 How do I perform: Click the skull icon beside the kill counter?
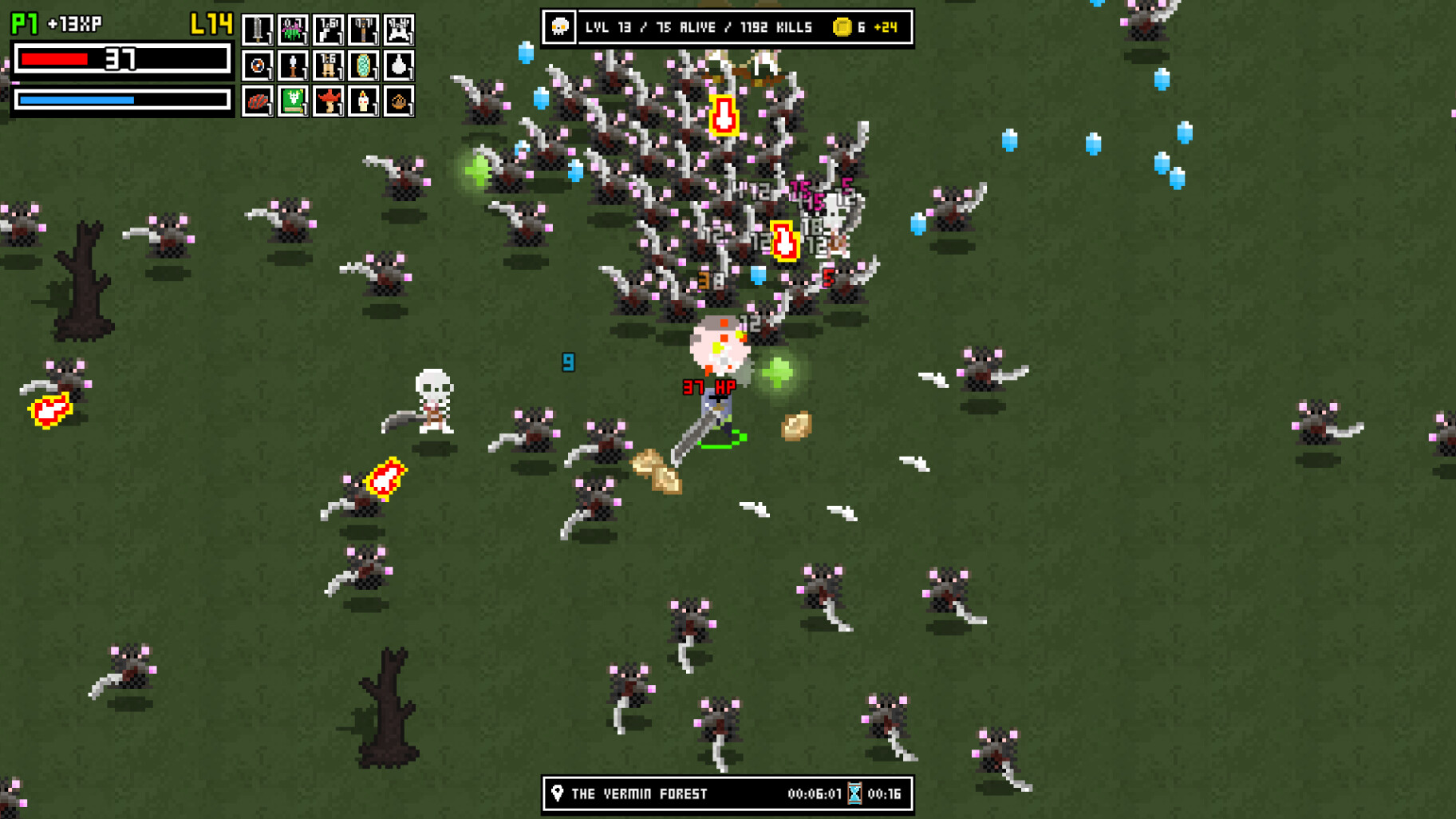(561, 26)
